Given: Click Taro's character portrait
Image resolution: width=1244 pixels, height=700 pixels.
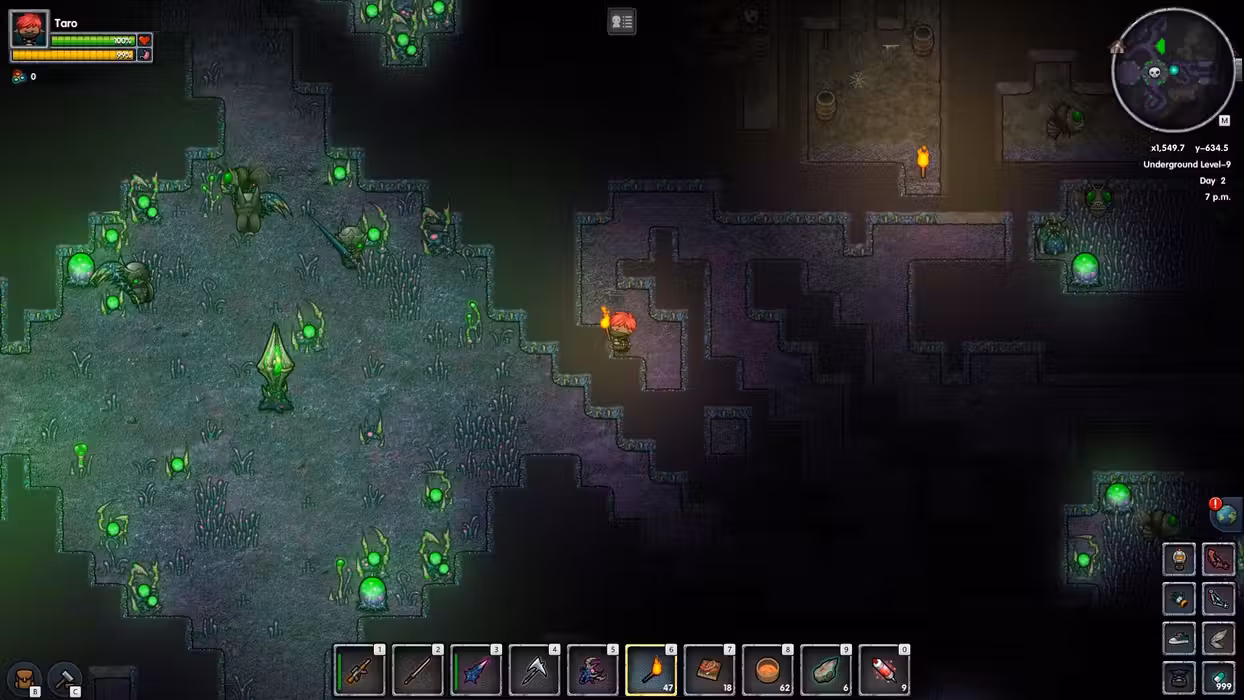Looking at the screenshot, I should click(x=29, y=30).
